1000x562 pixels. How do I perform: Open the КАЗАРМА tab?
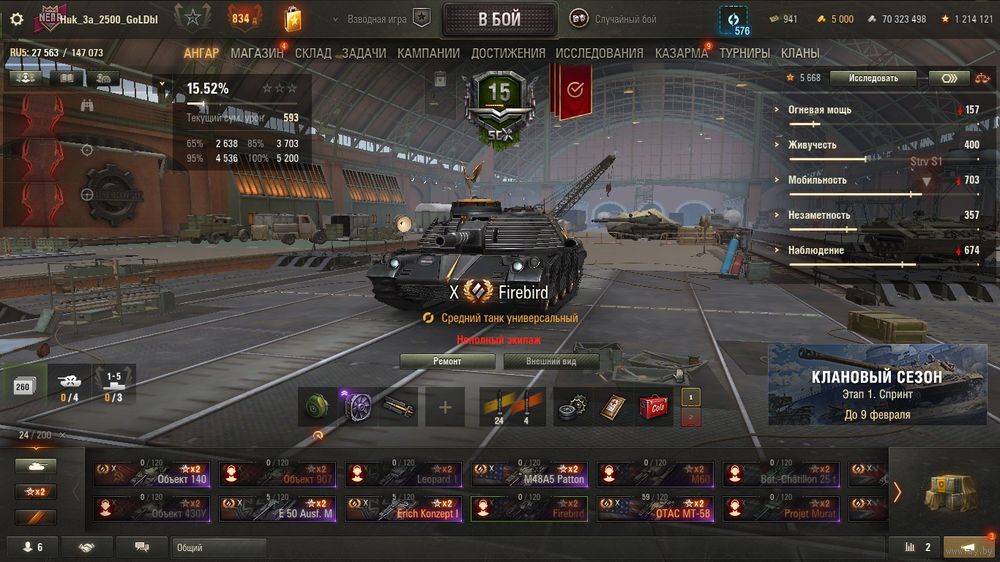click(x=681, y=53)
